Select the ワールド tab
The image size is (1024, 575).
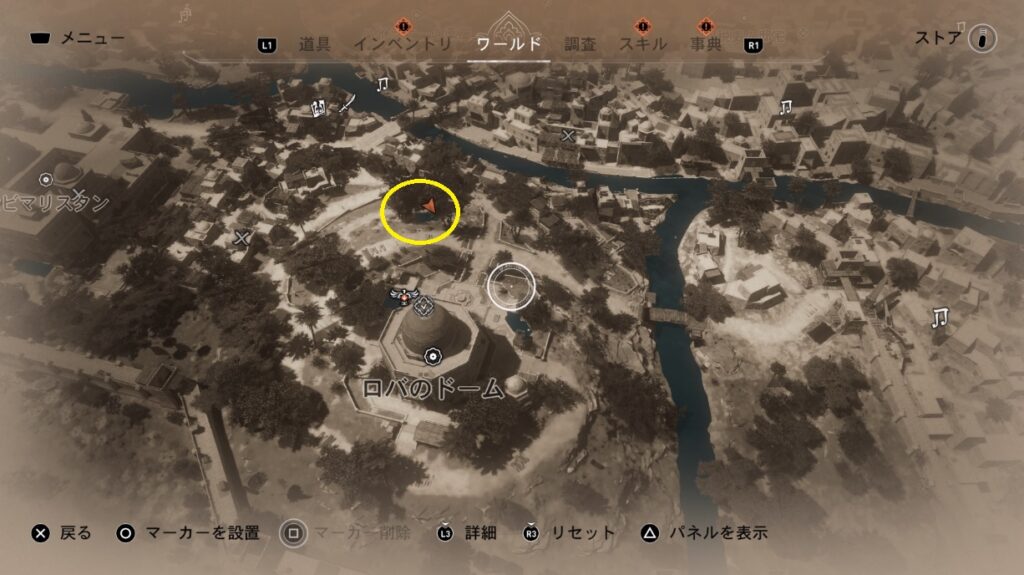click(x=509, y=44)
